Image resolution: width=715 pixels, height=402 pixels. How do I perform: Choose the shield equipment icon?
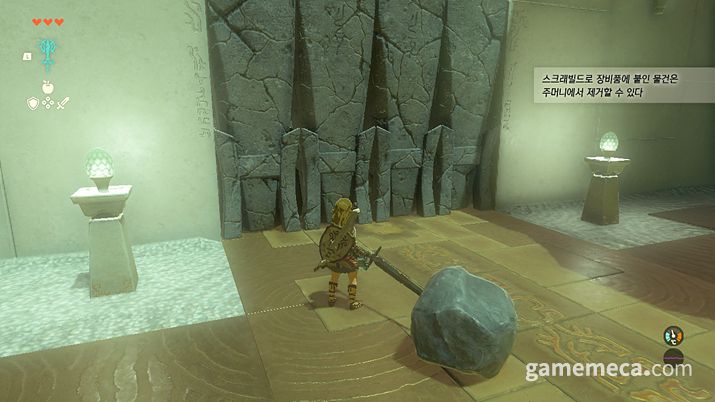click(x=32, y=102)
